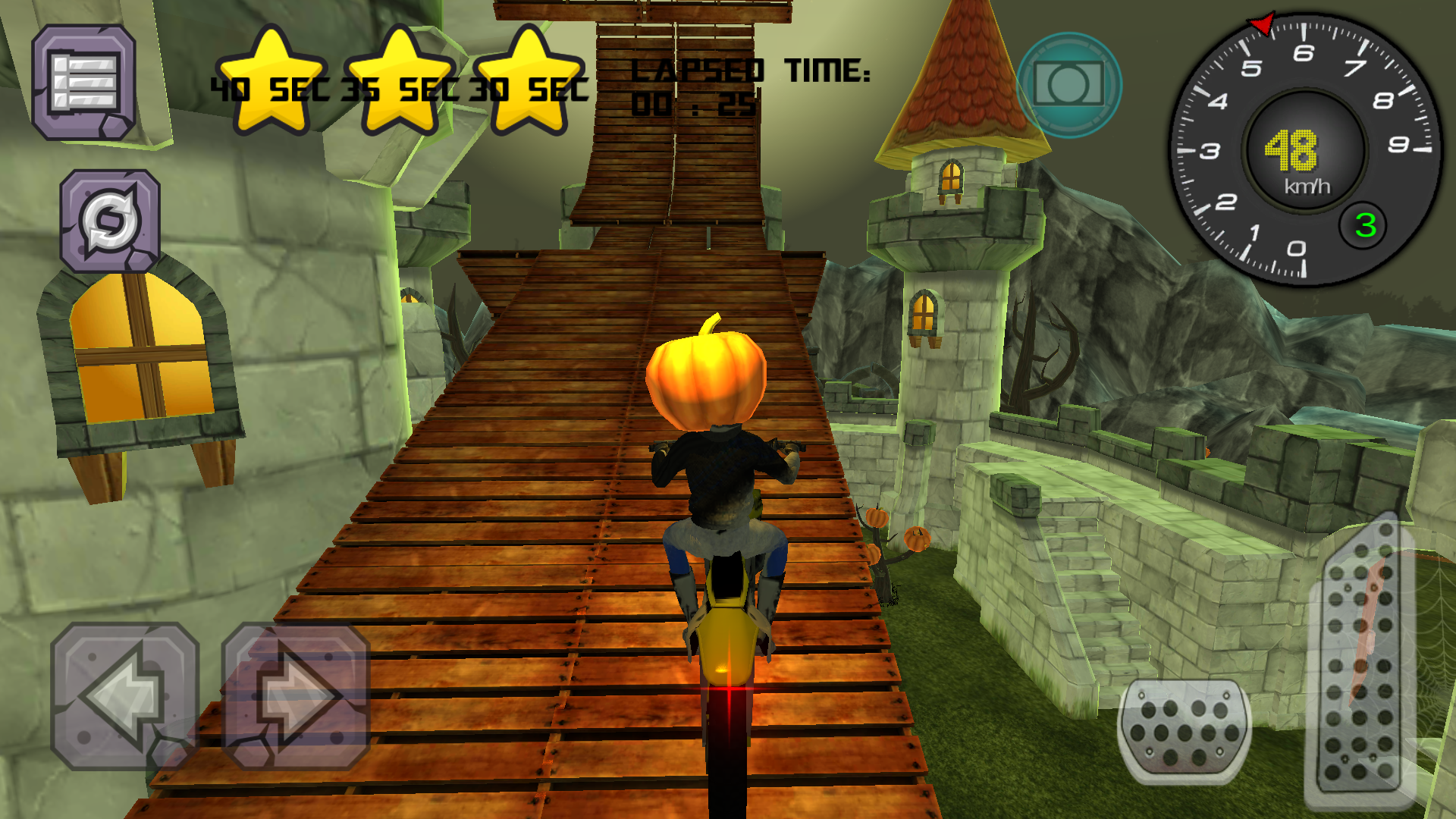
Task: Click the LAPSED TIME label
Action: tap(751, 71)
